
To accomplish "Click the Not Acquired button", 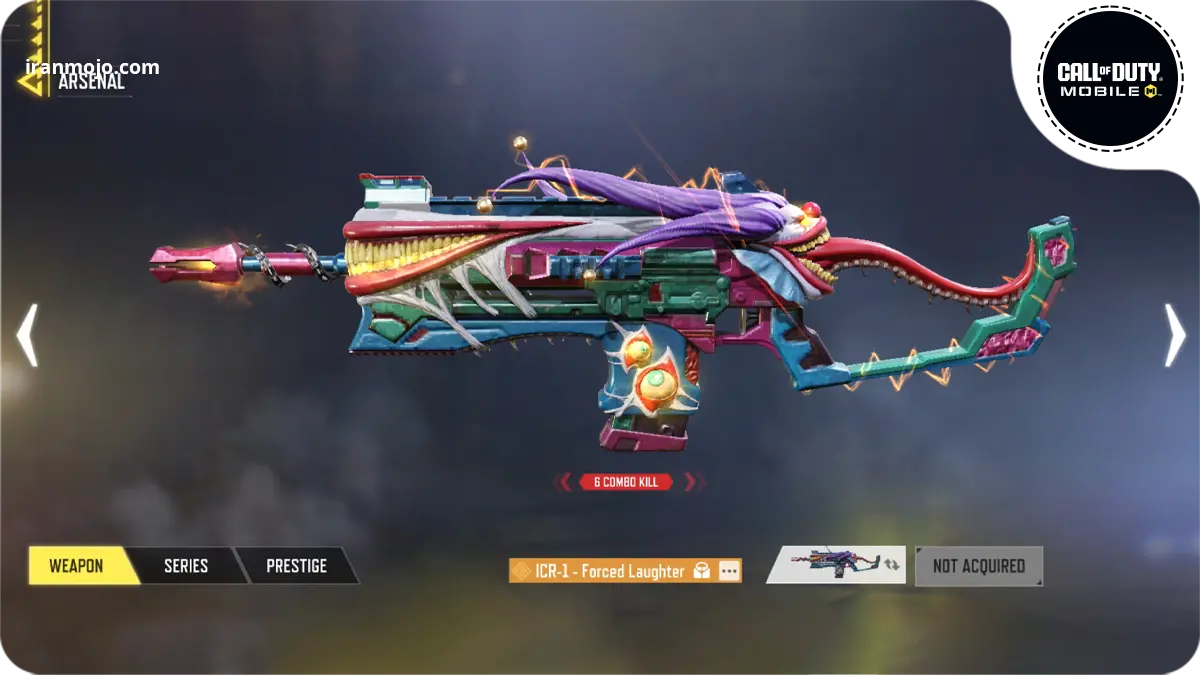I will pyautogui.click(x=978, y=566).
